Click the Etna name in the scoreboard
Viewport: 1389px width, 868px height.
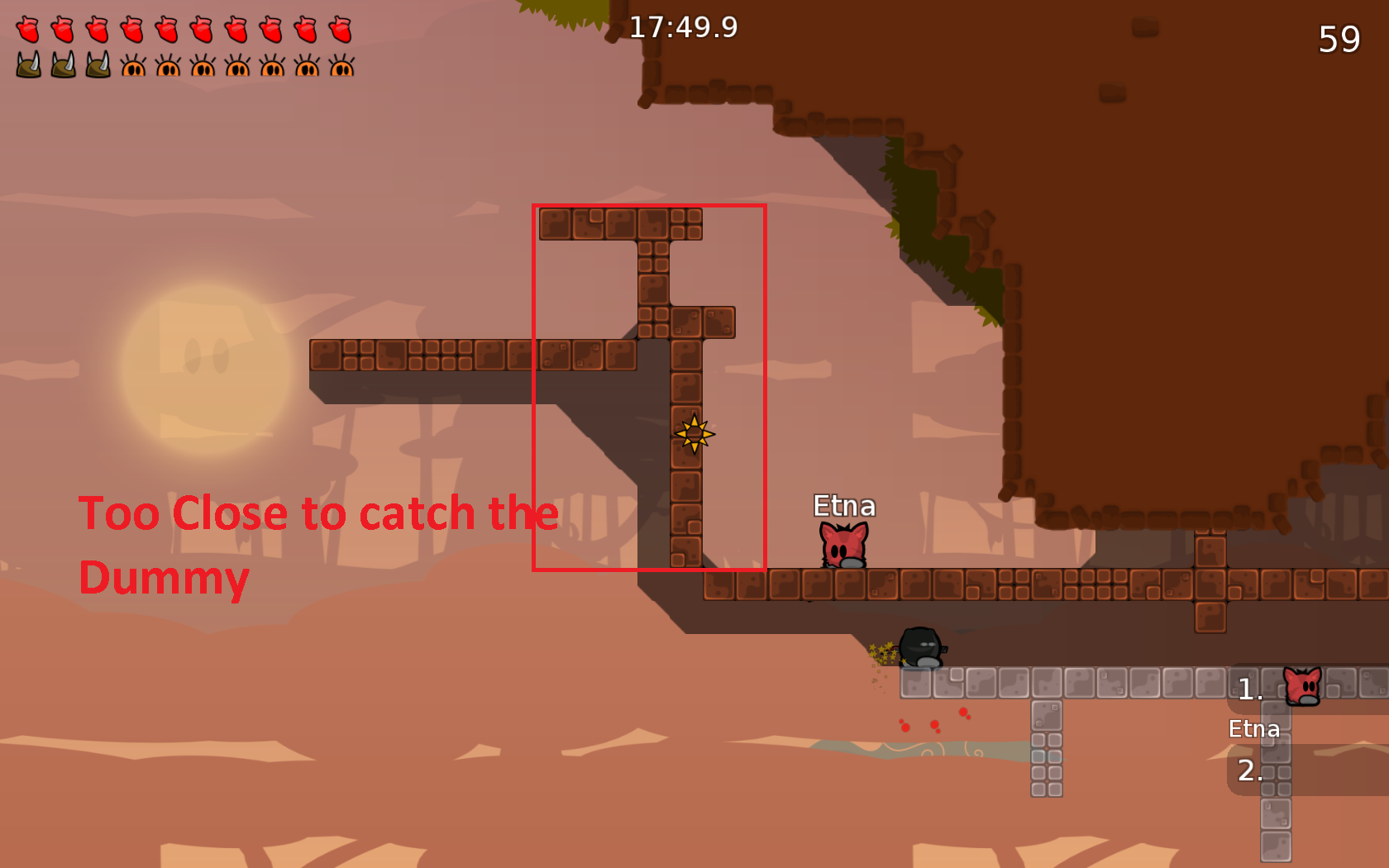point(1253,728)
